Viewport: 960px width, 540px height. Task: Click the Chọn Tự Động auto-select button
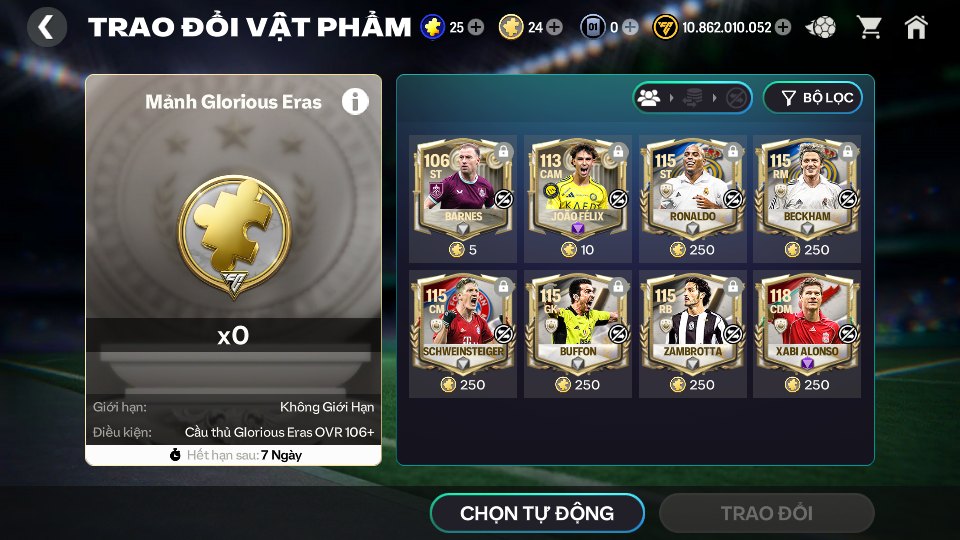tap(537, 514)
